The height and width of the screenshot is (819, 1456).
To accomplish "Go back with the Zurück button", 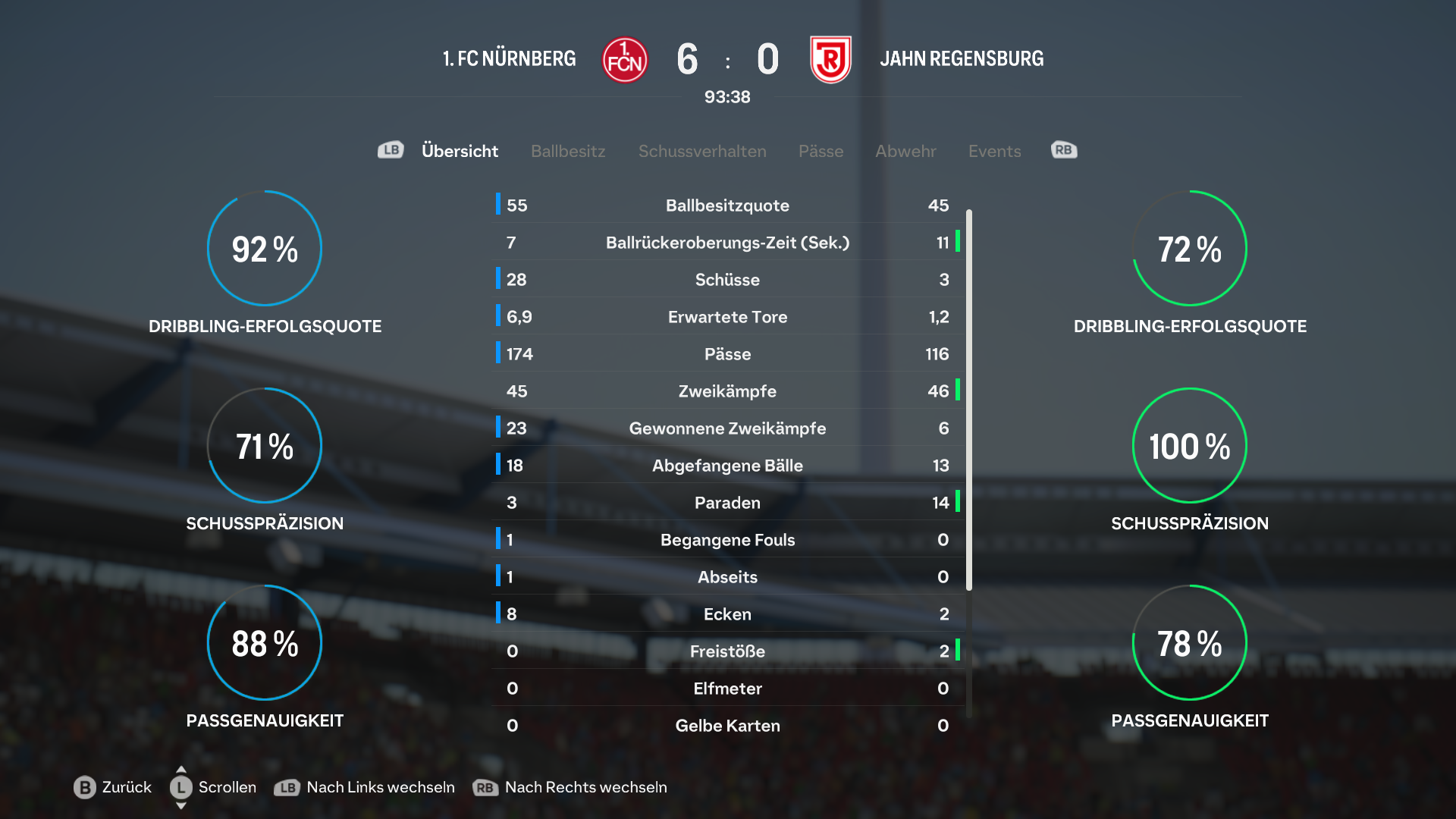I will [113, 787].
